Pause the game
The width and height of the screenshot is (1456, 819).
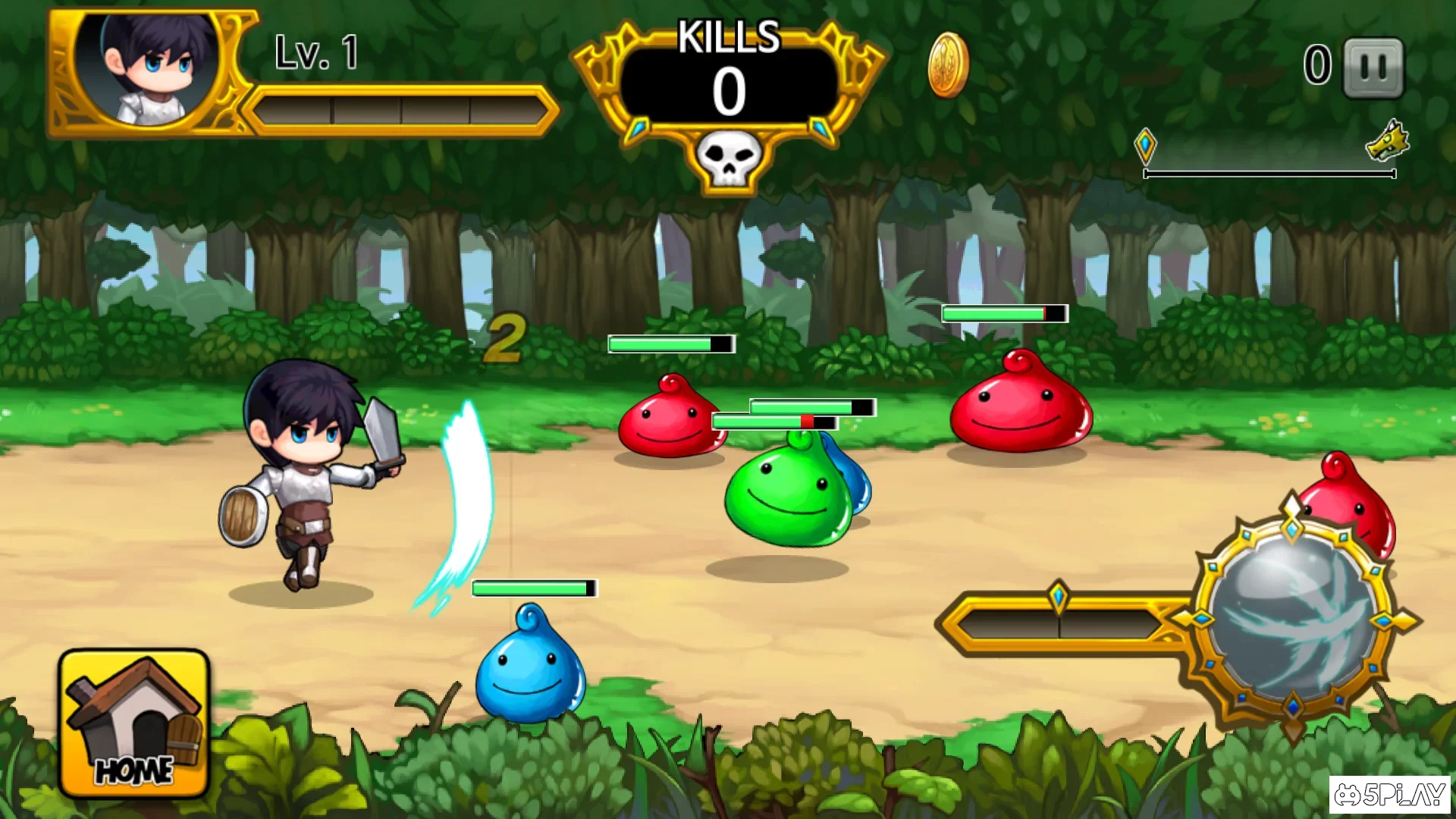[1373, 67]
